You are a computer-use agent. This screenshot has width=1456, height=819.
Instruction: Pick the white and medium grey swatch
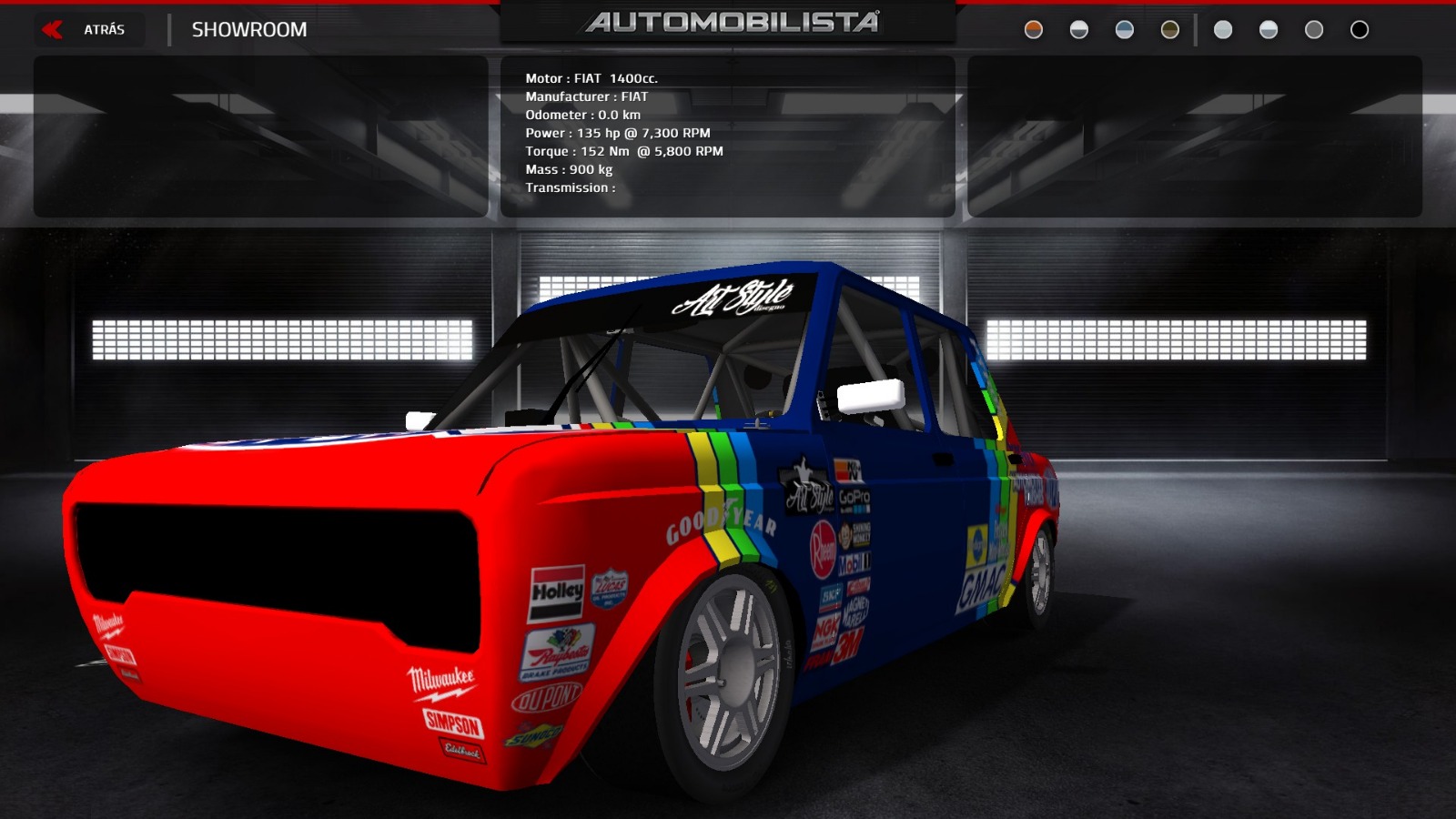click(1269, 30)
